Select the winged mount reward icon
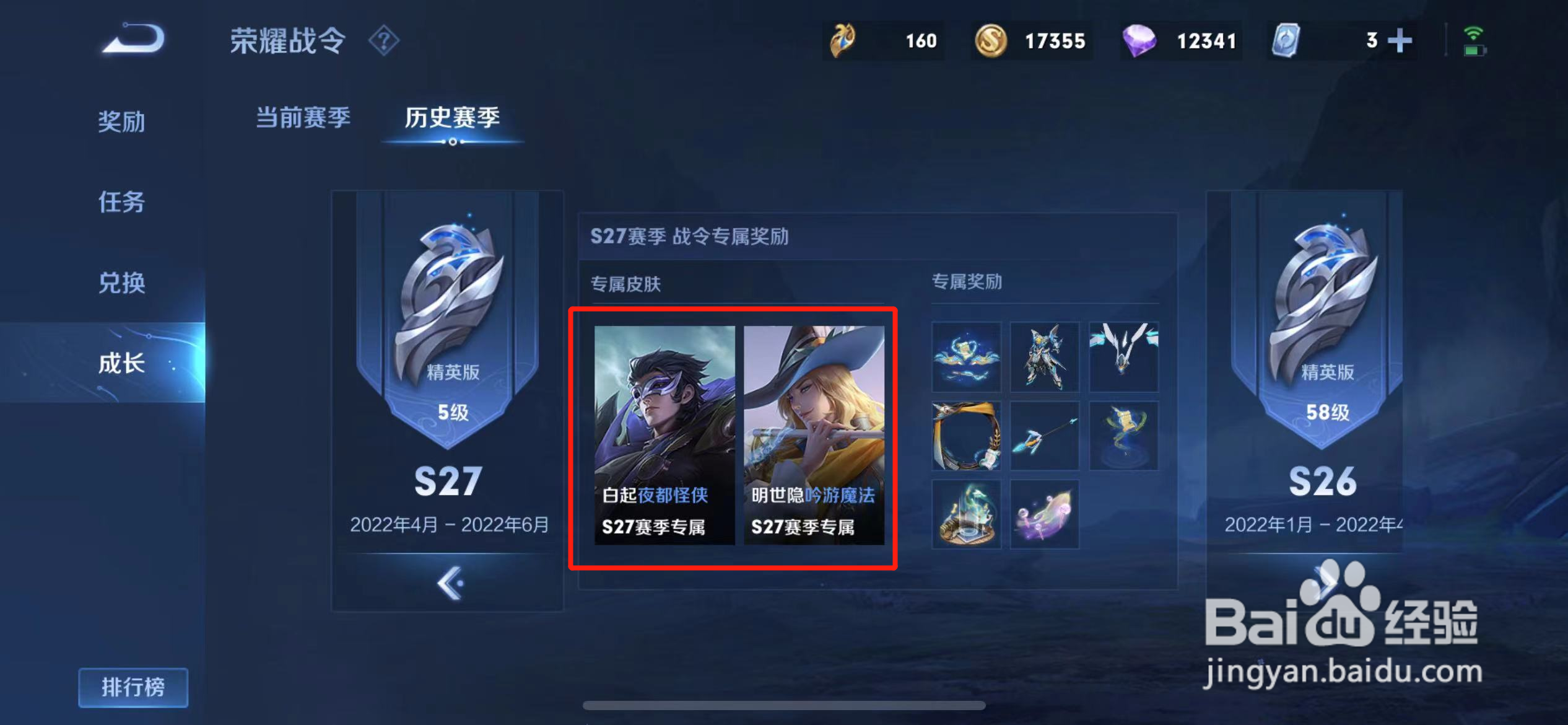1568x725 pixels. (x=1124, y=356)
